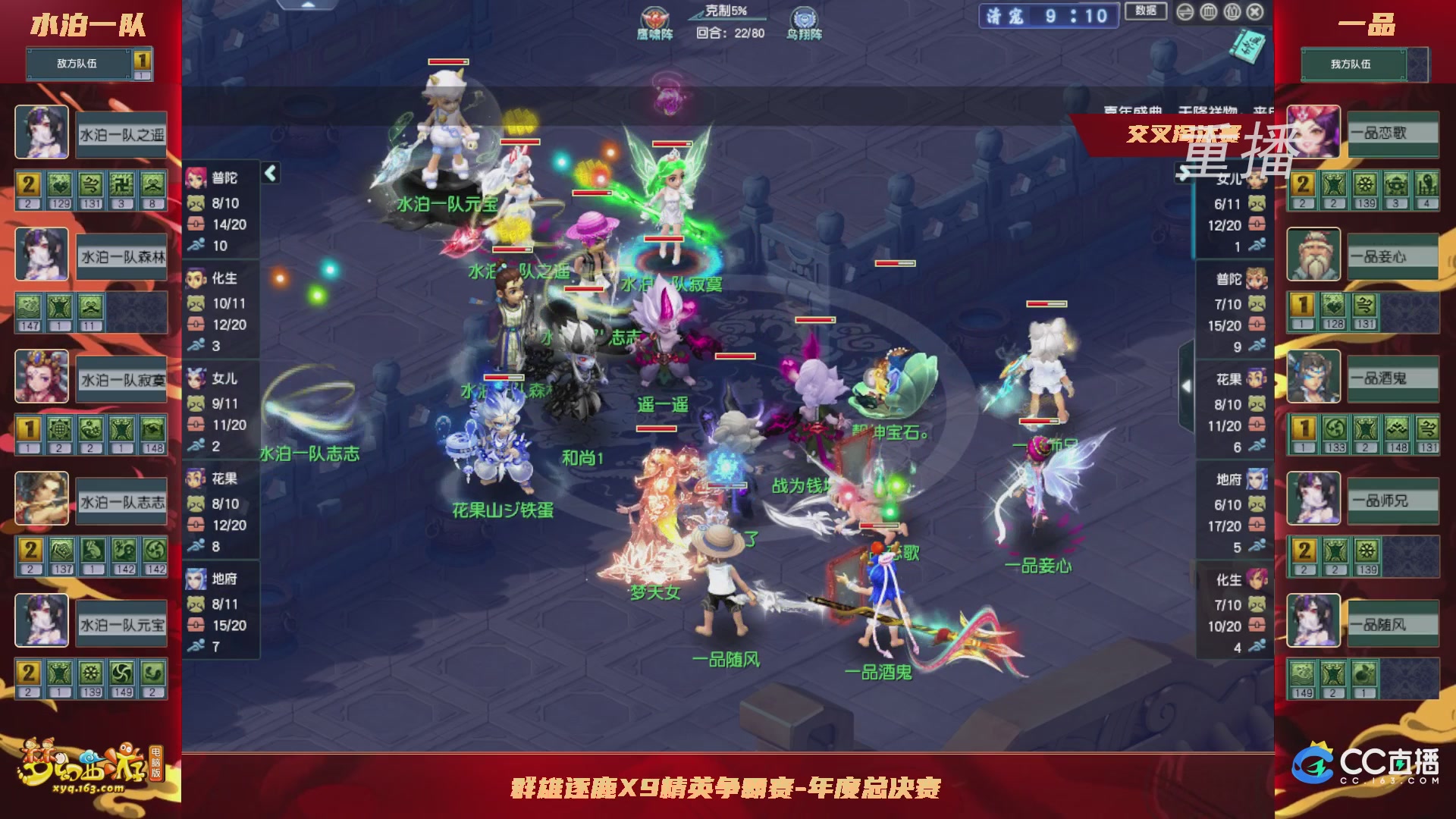Click 水泊一队寂寞's character portrait thumbnail
Image resolution: width=1456 pixels, height=819 pixels.
click(42, 377)
